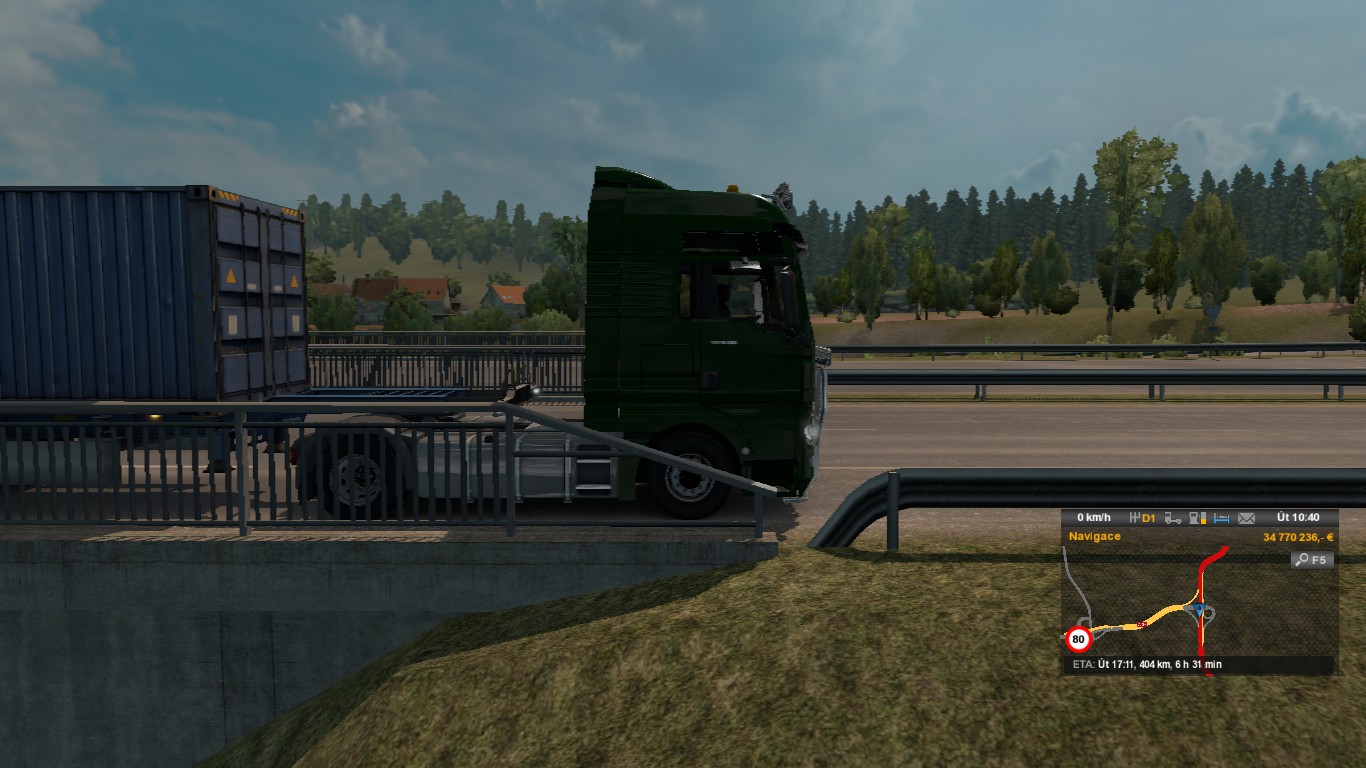This screenshot has height=768, width=1366.
Task: Click the Navigace header label
Action: tap(1094, 537)
